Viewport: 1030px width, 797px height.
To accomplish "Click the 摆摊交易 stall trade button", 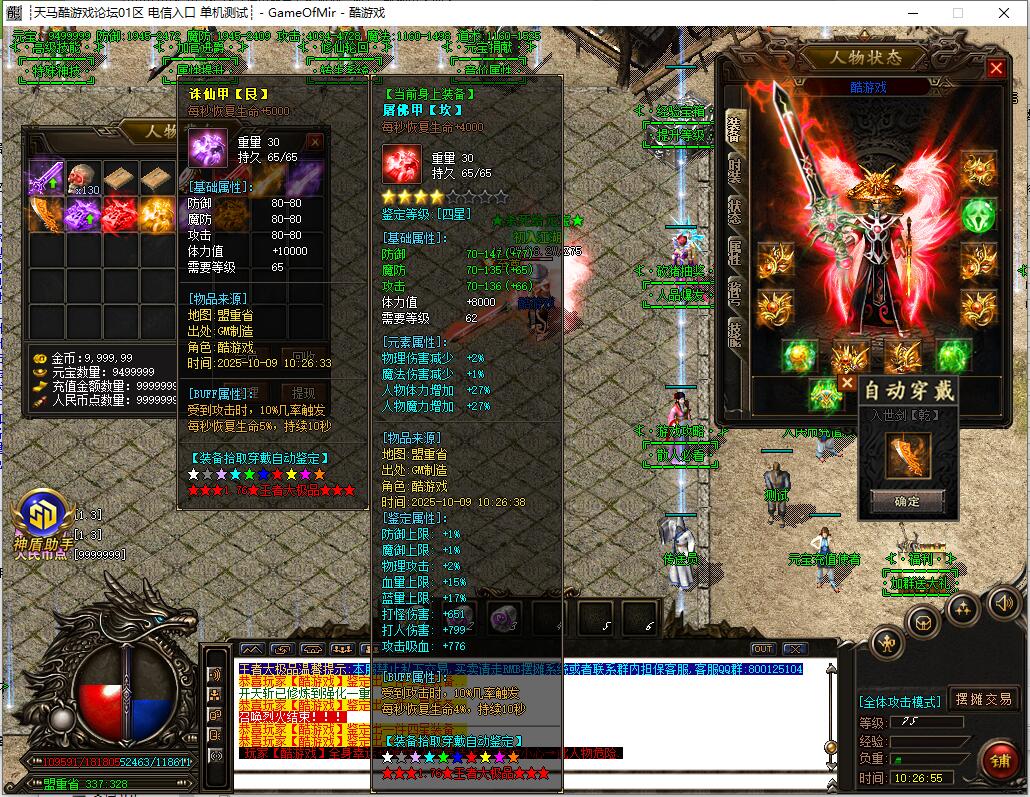I will [983, 699].
